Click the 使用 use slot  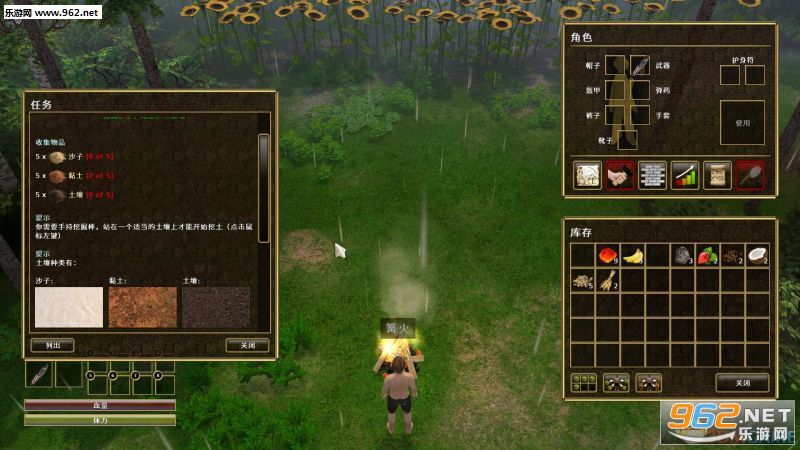pyautogui.click(x=742, y=122)
